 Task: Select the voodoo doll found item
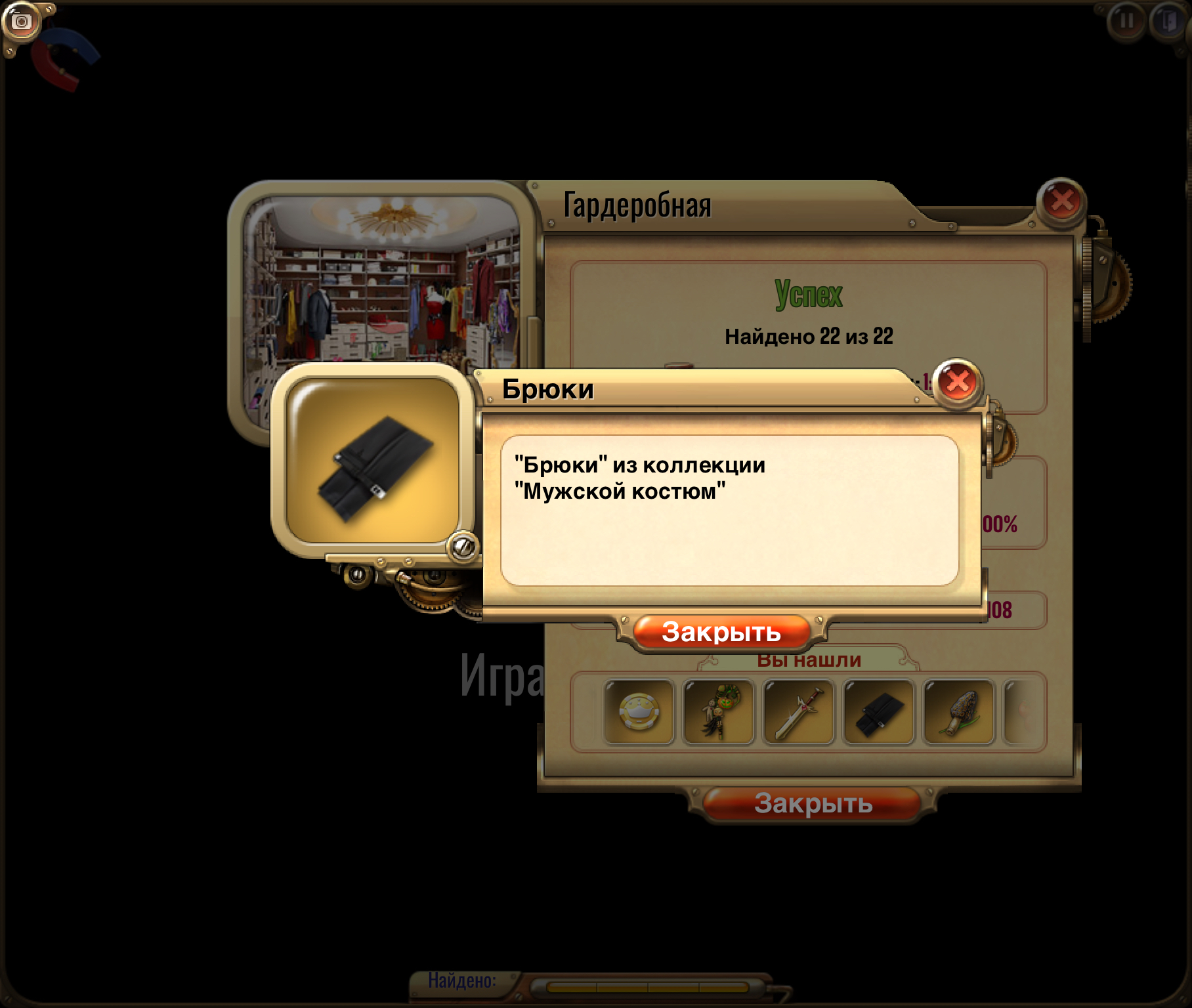click(x=719, y=713)
